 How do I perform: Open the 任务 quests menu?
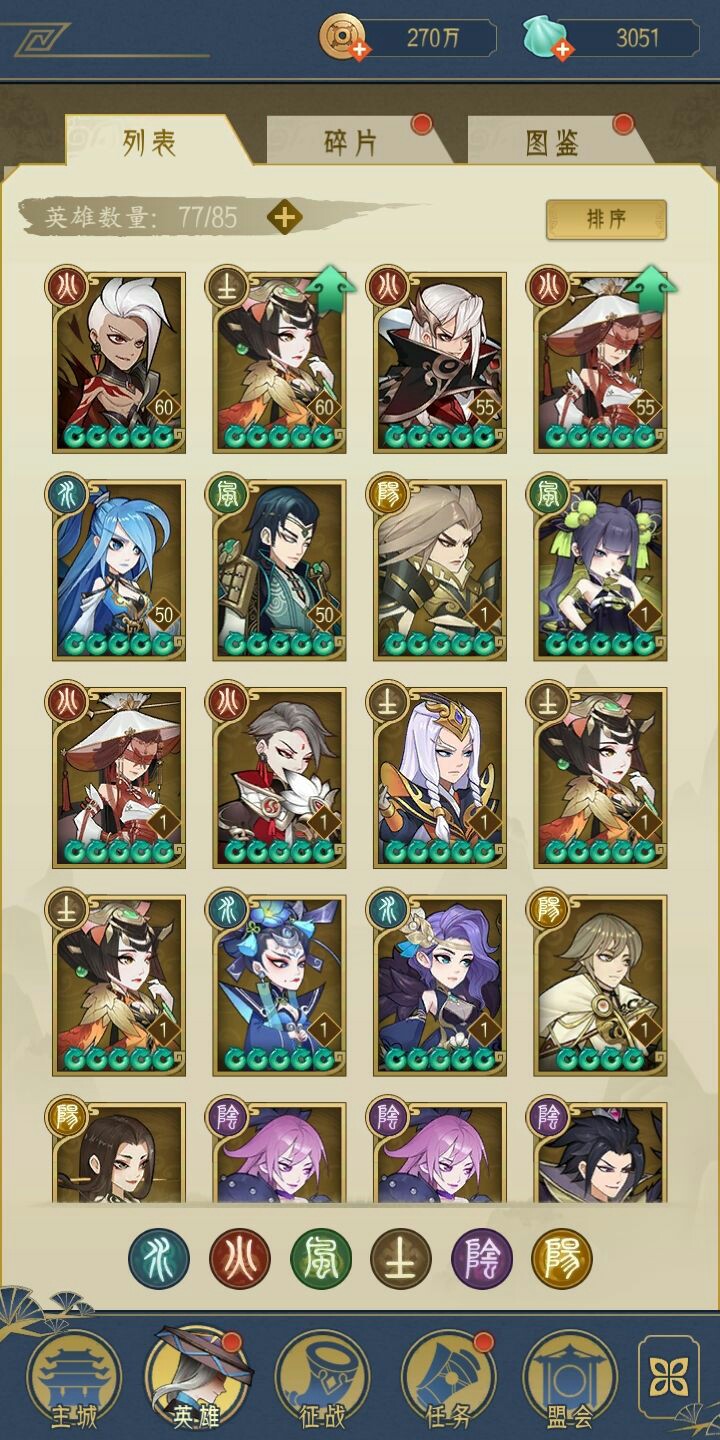pos(447,1380)
